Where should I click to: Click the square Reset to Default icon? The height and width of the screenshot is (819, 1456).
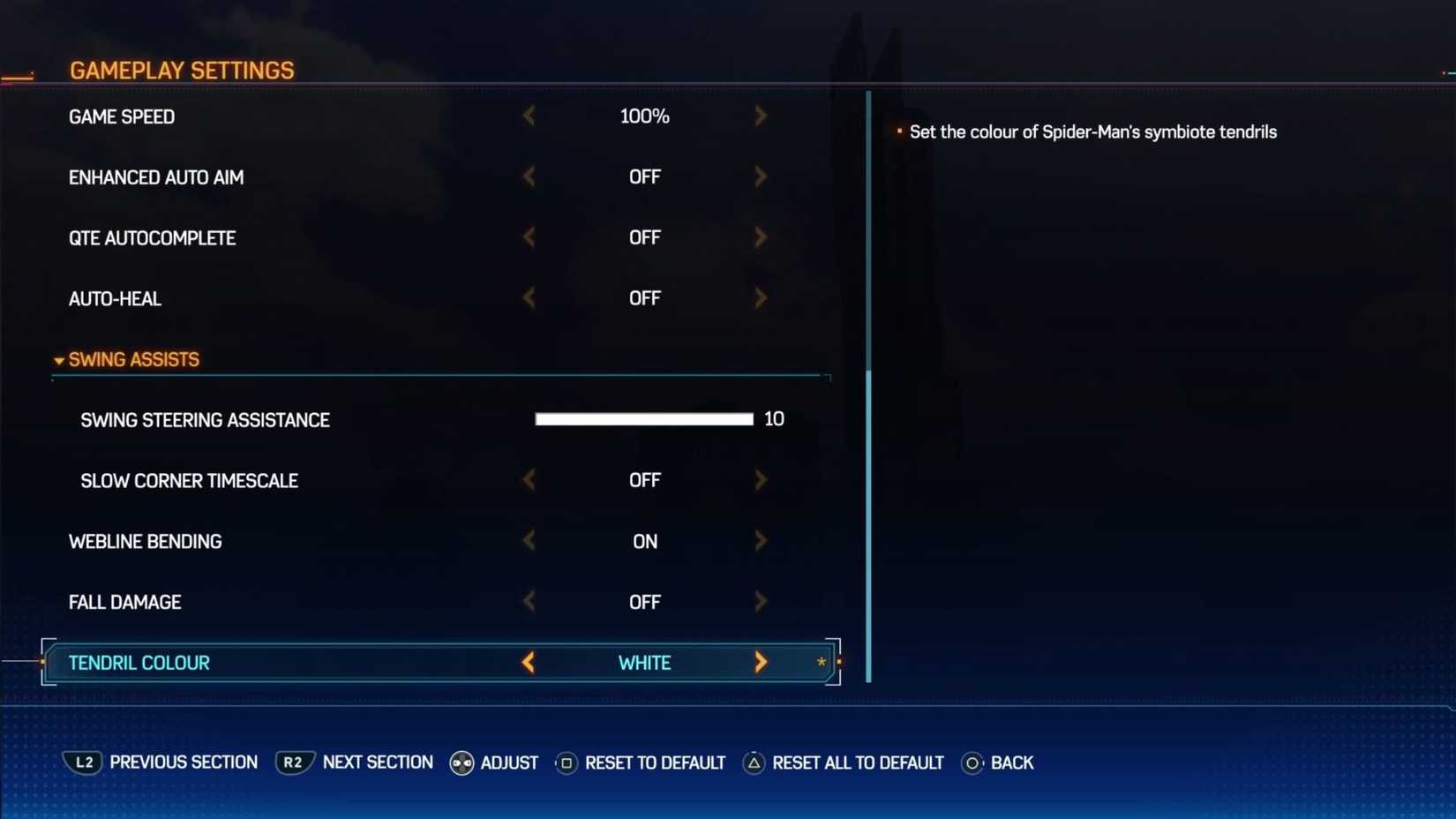pyautogui.click(x=566, y=763)
